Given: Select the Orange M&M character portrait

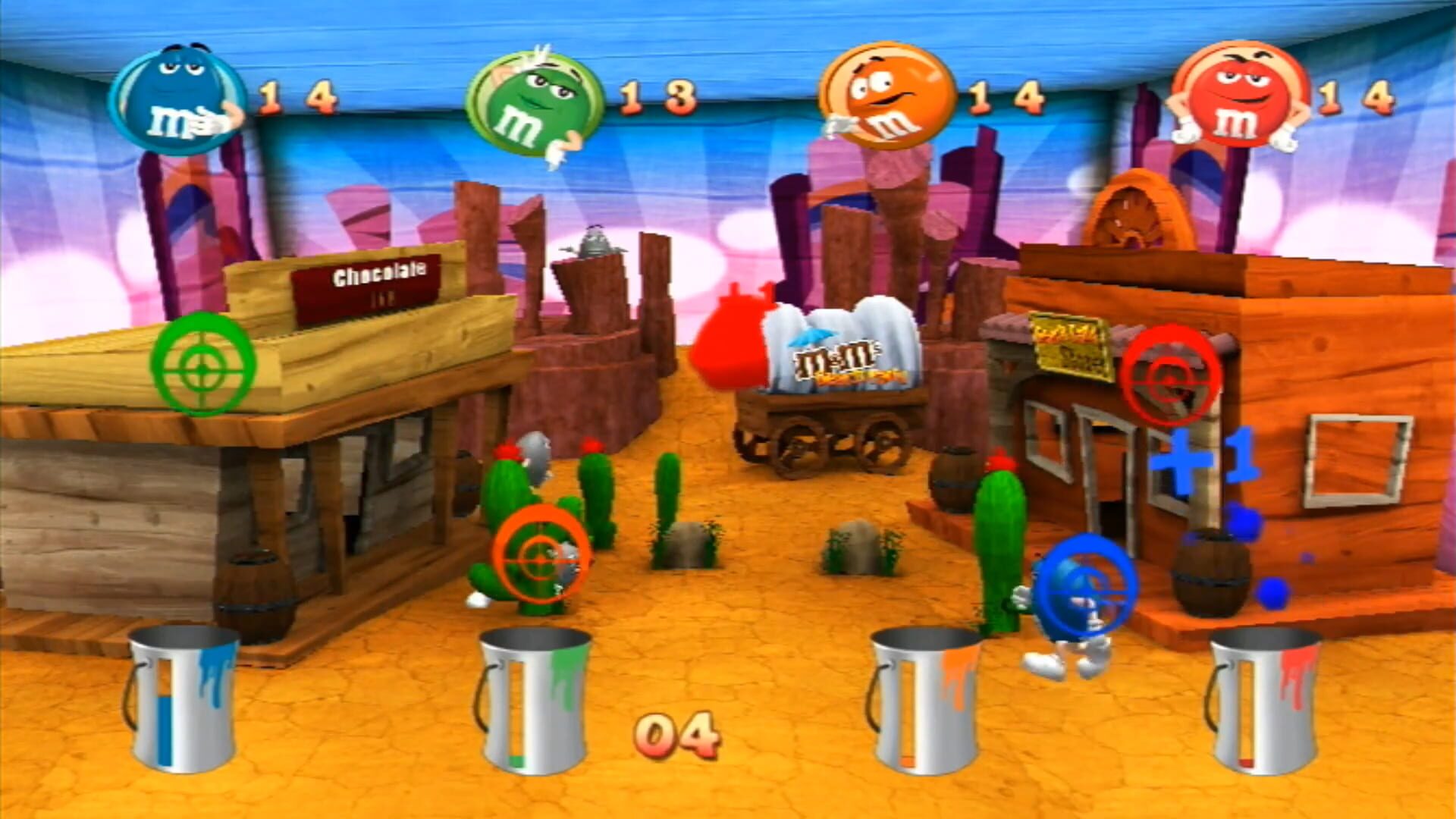Looking at the screenshot, I should coord(887,95).
